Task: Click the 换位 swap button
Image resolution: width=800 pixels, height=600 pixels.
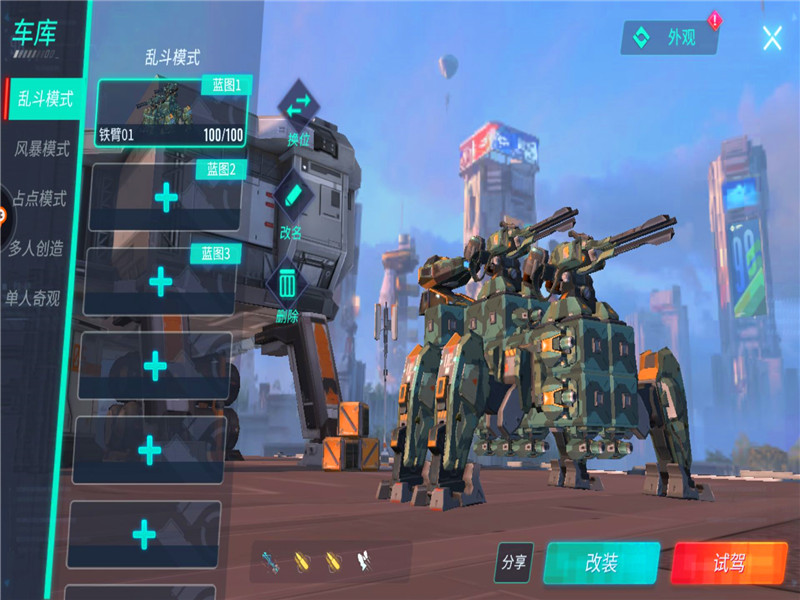Action: pos(298,111)
